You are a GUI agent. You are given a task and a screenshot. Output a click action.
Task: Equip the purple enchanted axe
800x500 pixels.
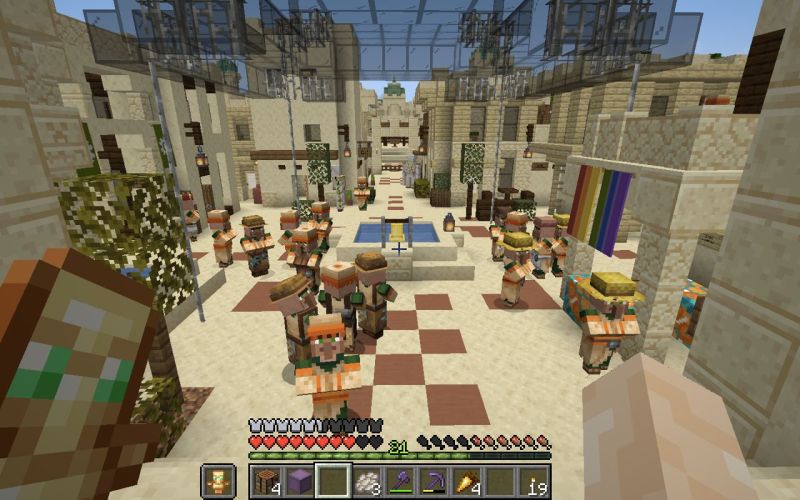400,481
